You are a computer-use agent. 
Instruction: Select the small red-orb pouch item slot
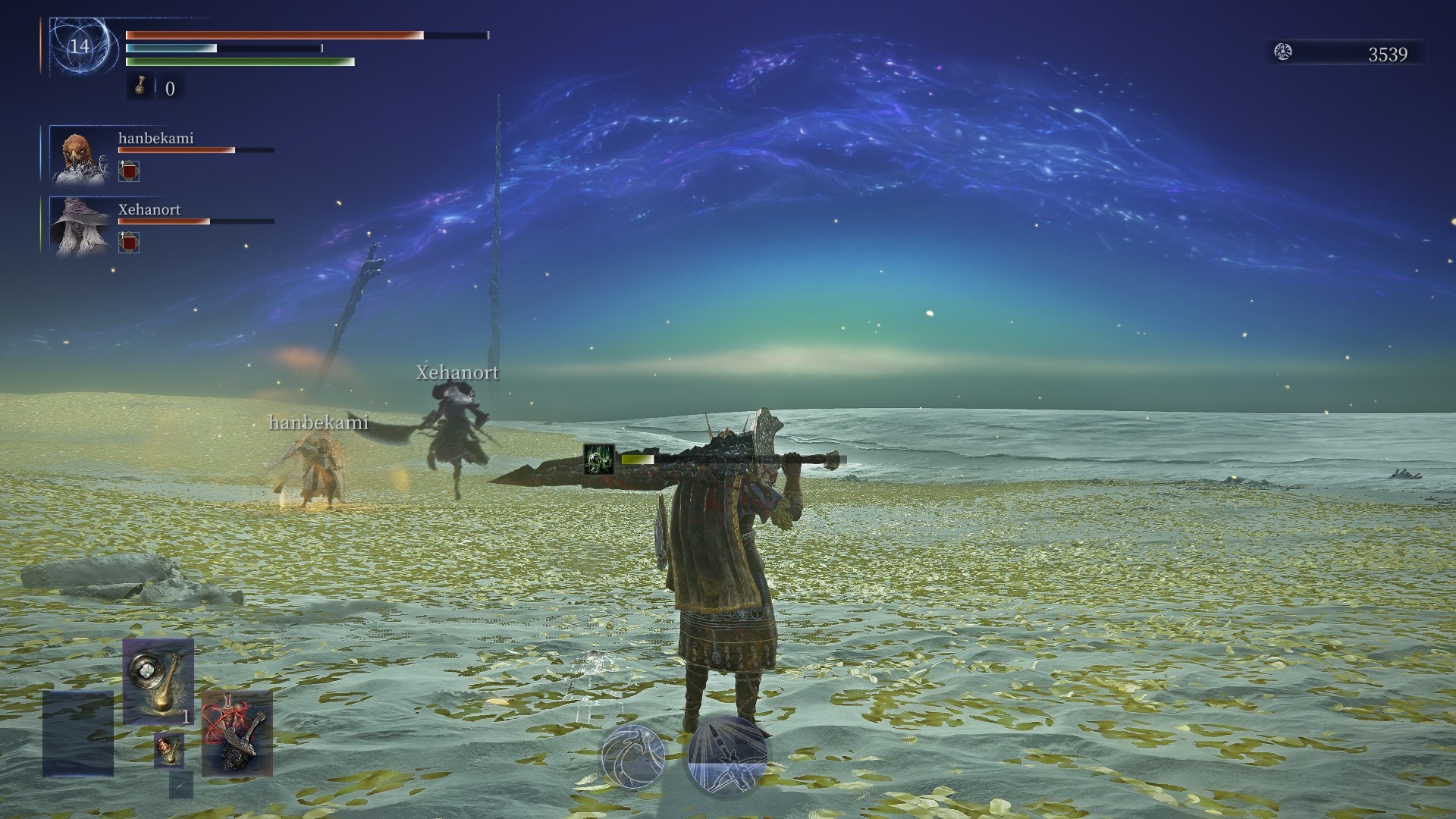168,750
